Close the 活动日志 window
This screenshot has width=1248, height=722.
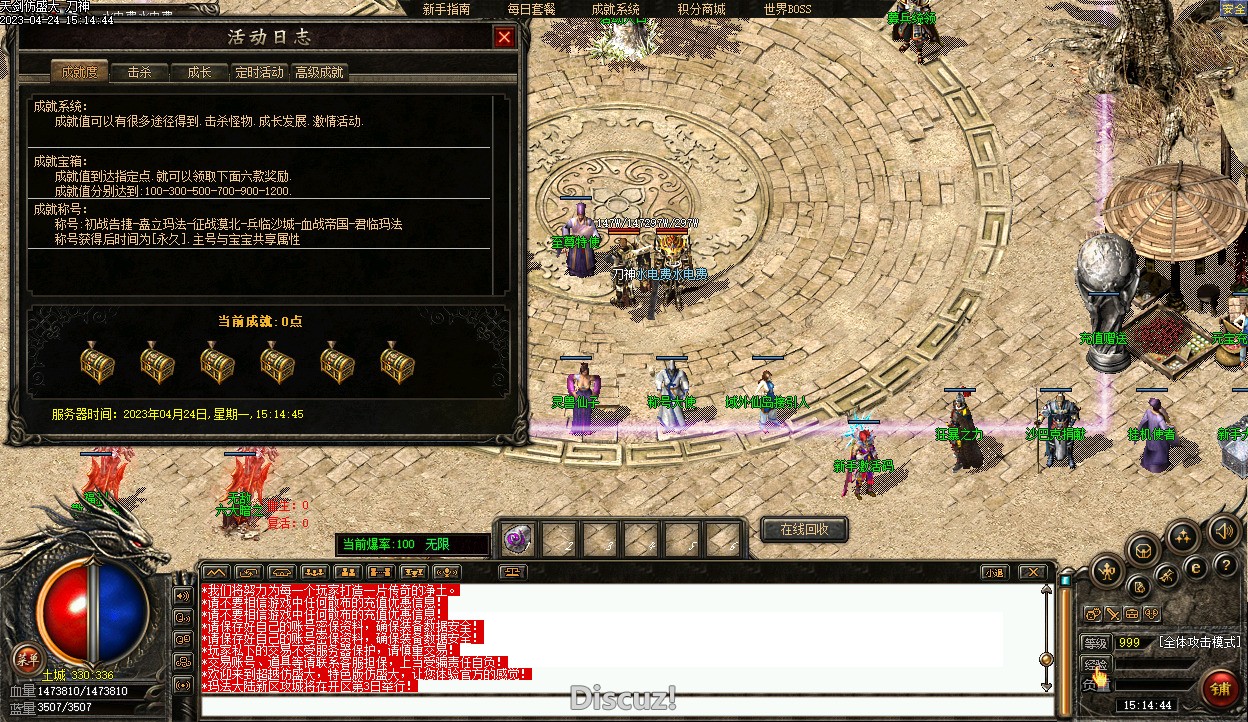[504, 38]
